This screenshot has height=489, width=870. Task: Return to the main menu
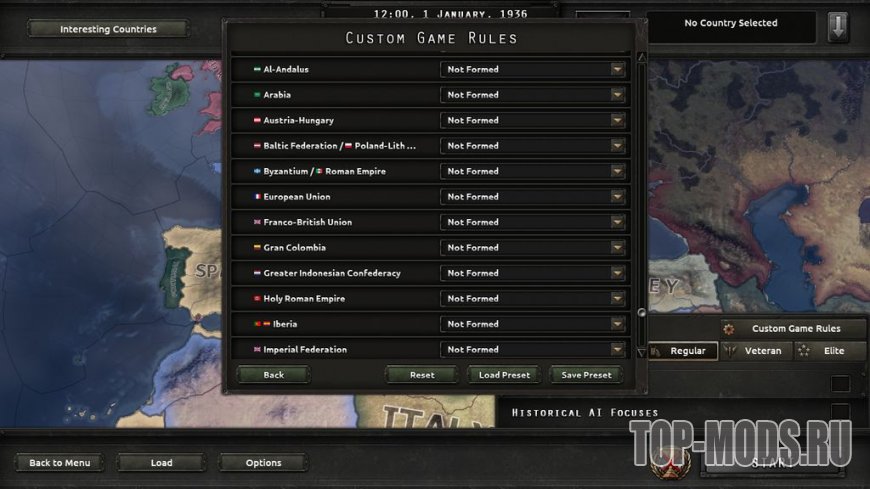[60, 463]
